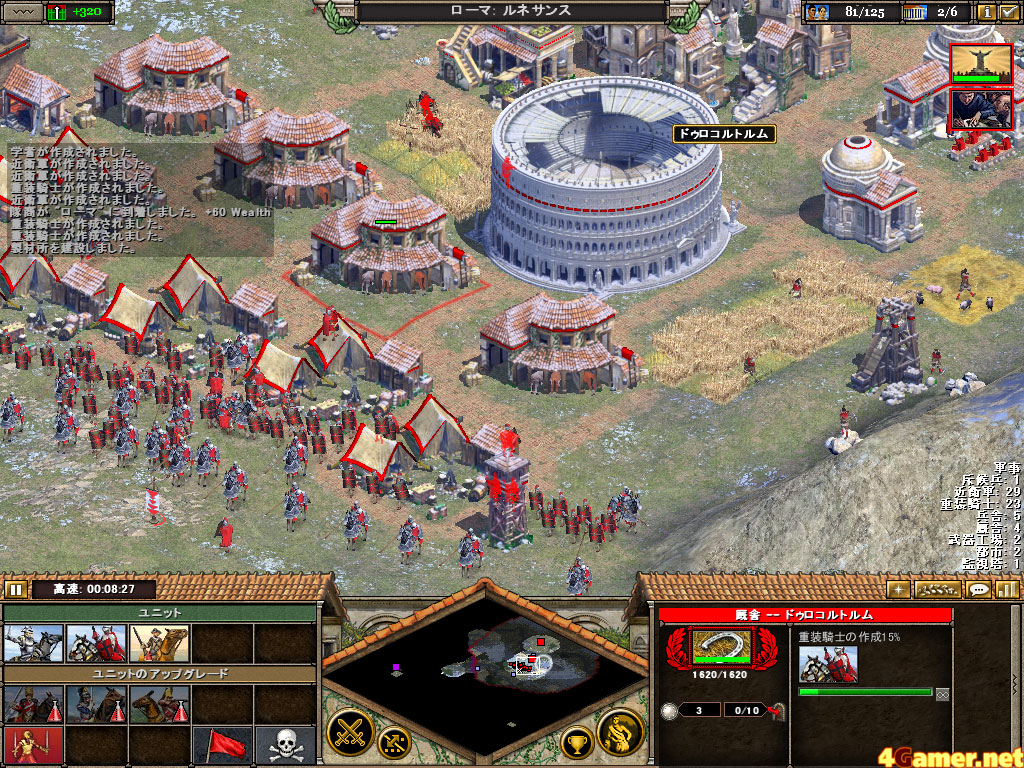Research the first cavalry unit upgrade
1024x768 pixels.
pyautogui.click(x=33, y=704)
